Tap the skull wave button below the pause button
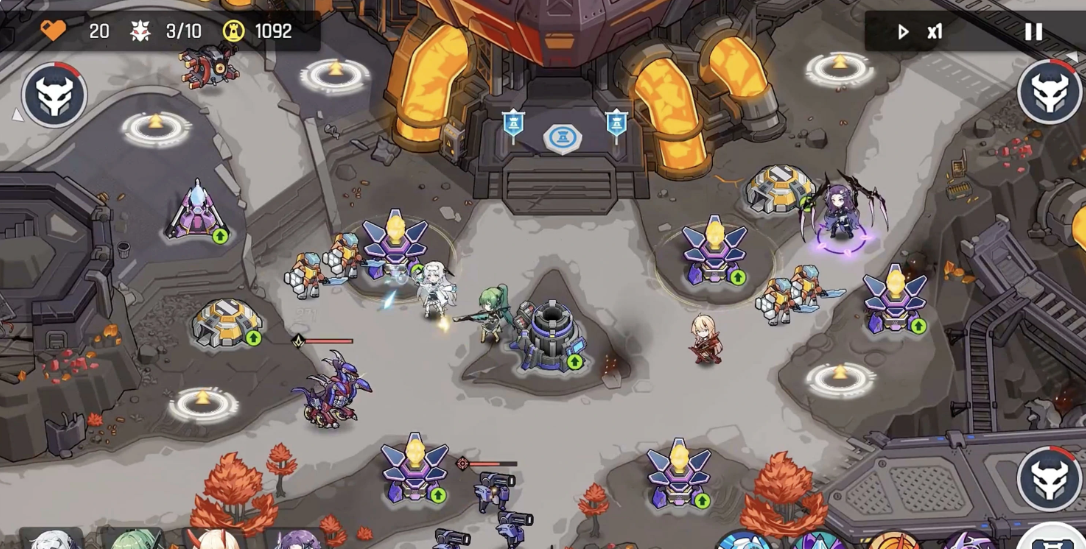 1049,92
